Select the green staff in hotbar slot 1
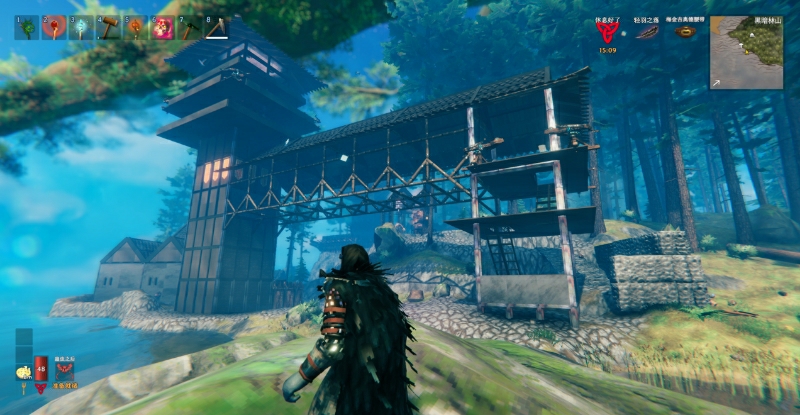 (x=26, y=28)
